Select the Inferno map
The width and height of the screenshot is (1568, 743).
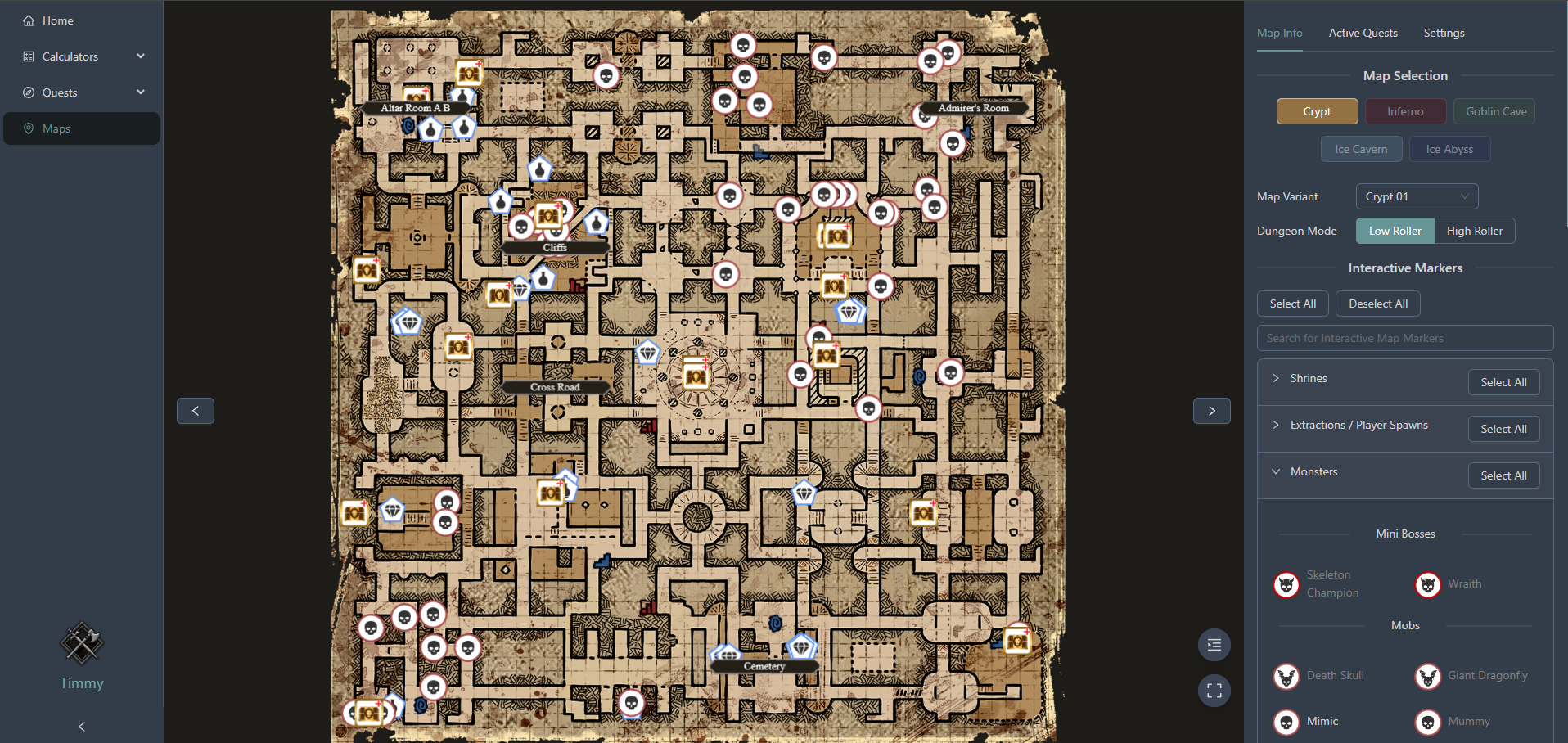[1404, 111]
